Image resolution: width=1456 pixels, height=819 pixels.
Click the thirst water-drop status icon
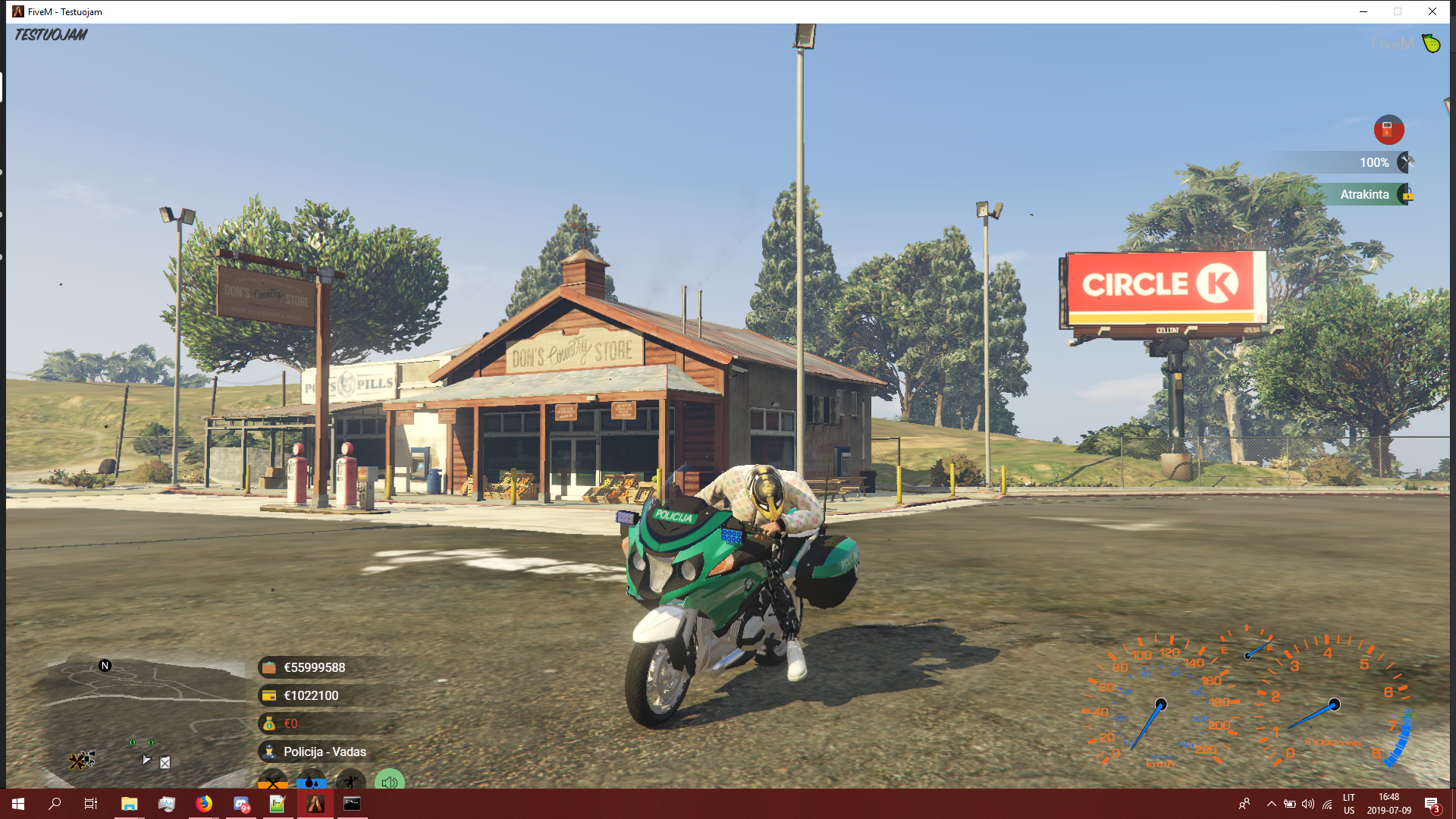pos(312,781)
